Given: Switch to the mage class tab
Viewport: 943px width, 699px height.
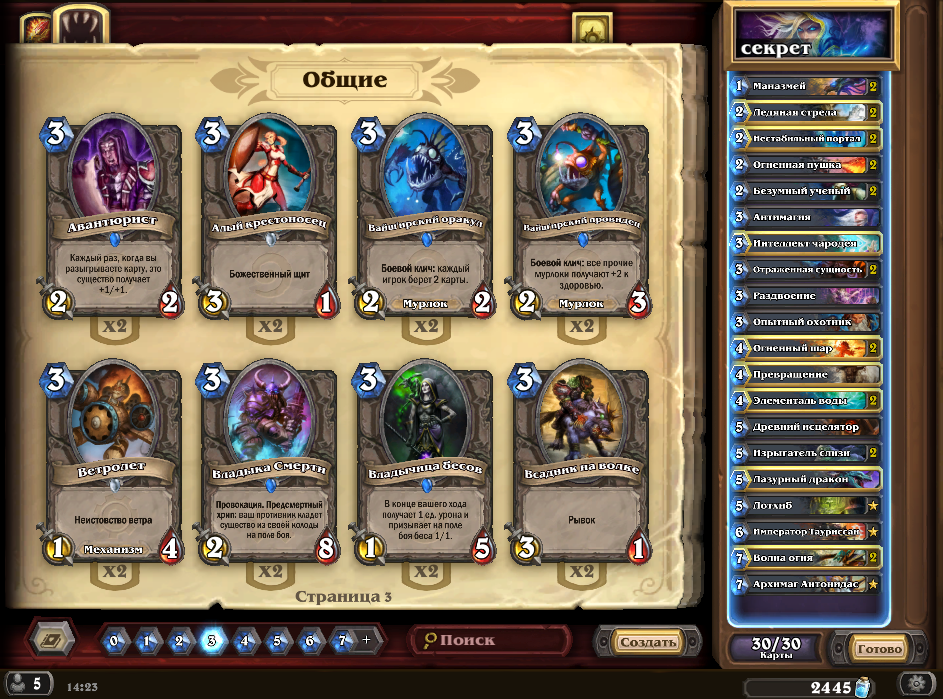Looking at the screenshot, I should click(37, 27).
